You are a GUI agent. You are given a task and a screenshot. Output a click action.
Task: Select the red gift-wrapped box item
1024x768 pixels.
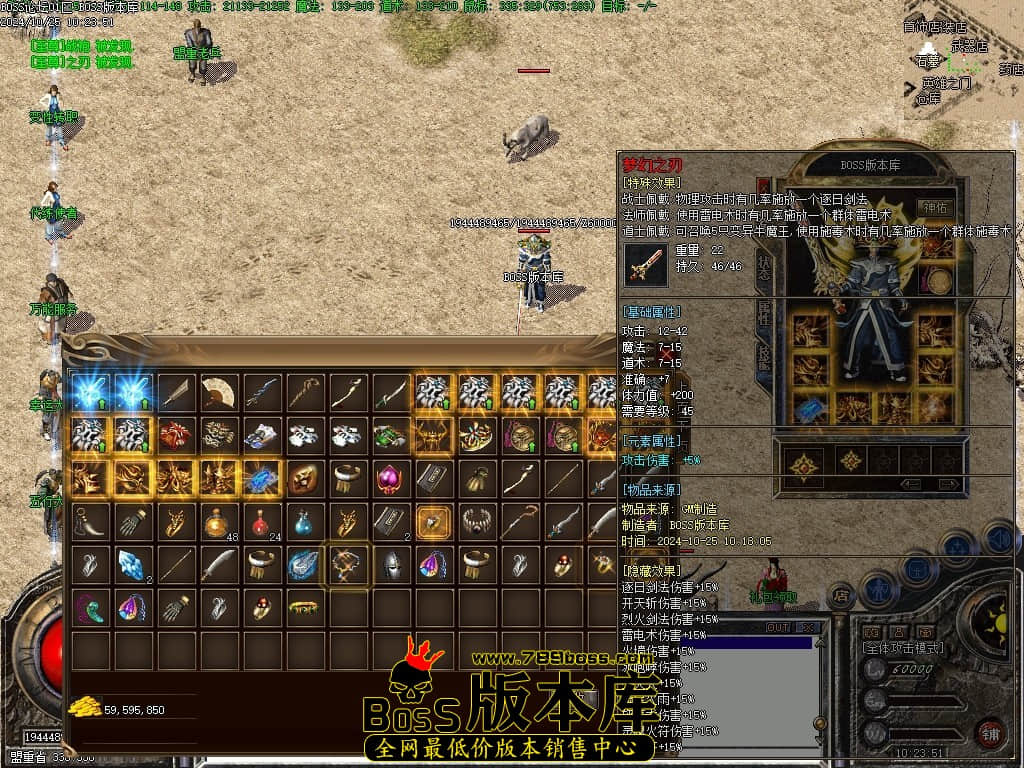(175, 435)
